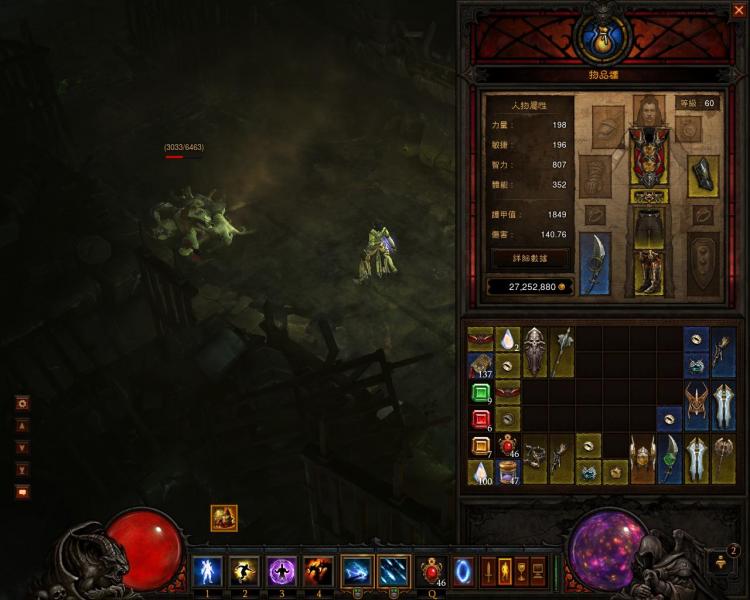
Task: Activate the fiery skill in slot four
Action: [x=319, y=571]
